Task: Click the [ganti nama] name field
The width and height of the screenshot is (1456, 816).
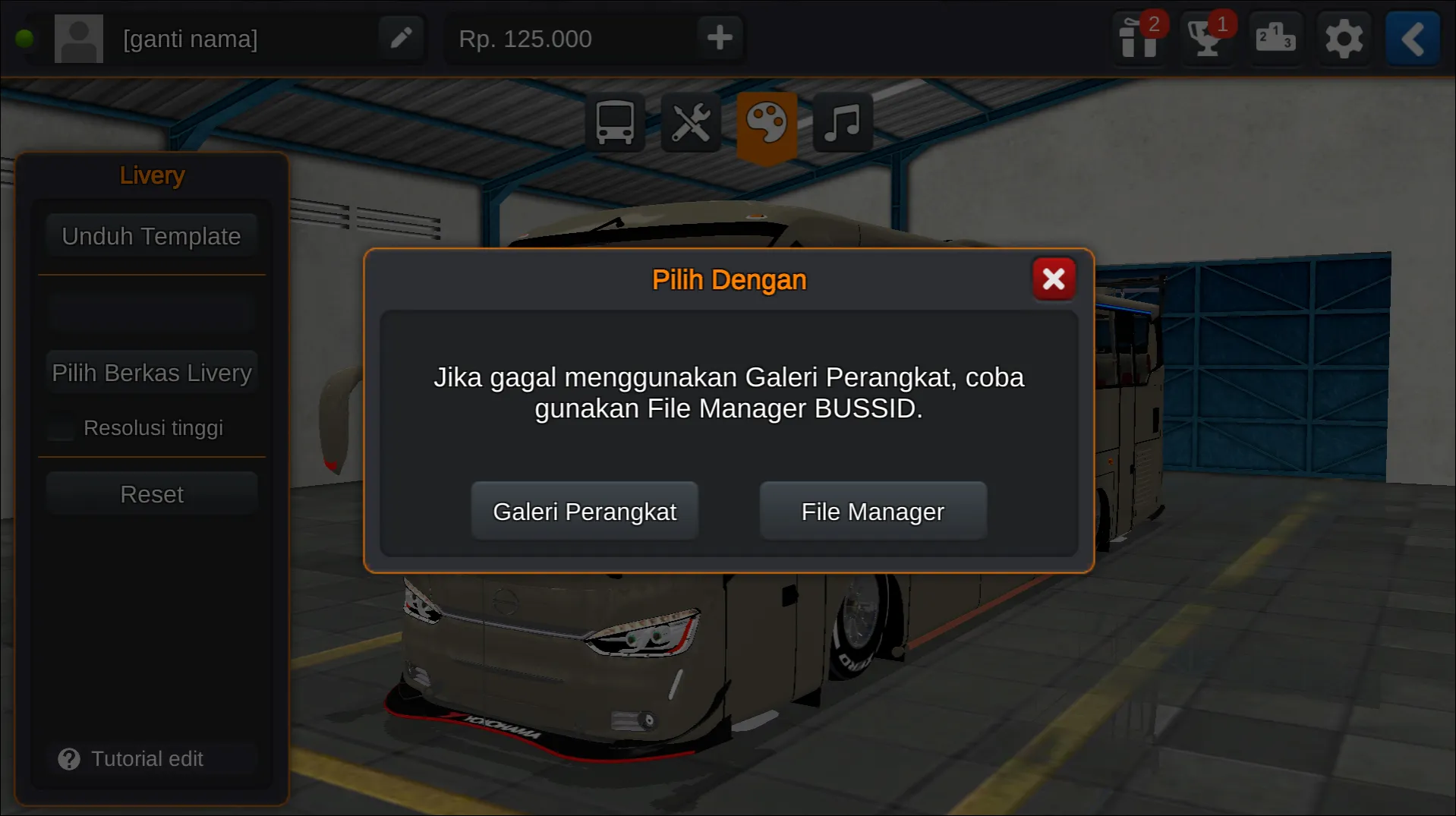Action: pyautogui.click(x=191, y=38)
